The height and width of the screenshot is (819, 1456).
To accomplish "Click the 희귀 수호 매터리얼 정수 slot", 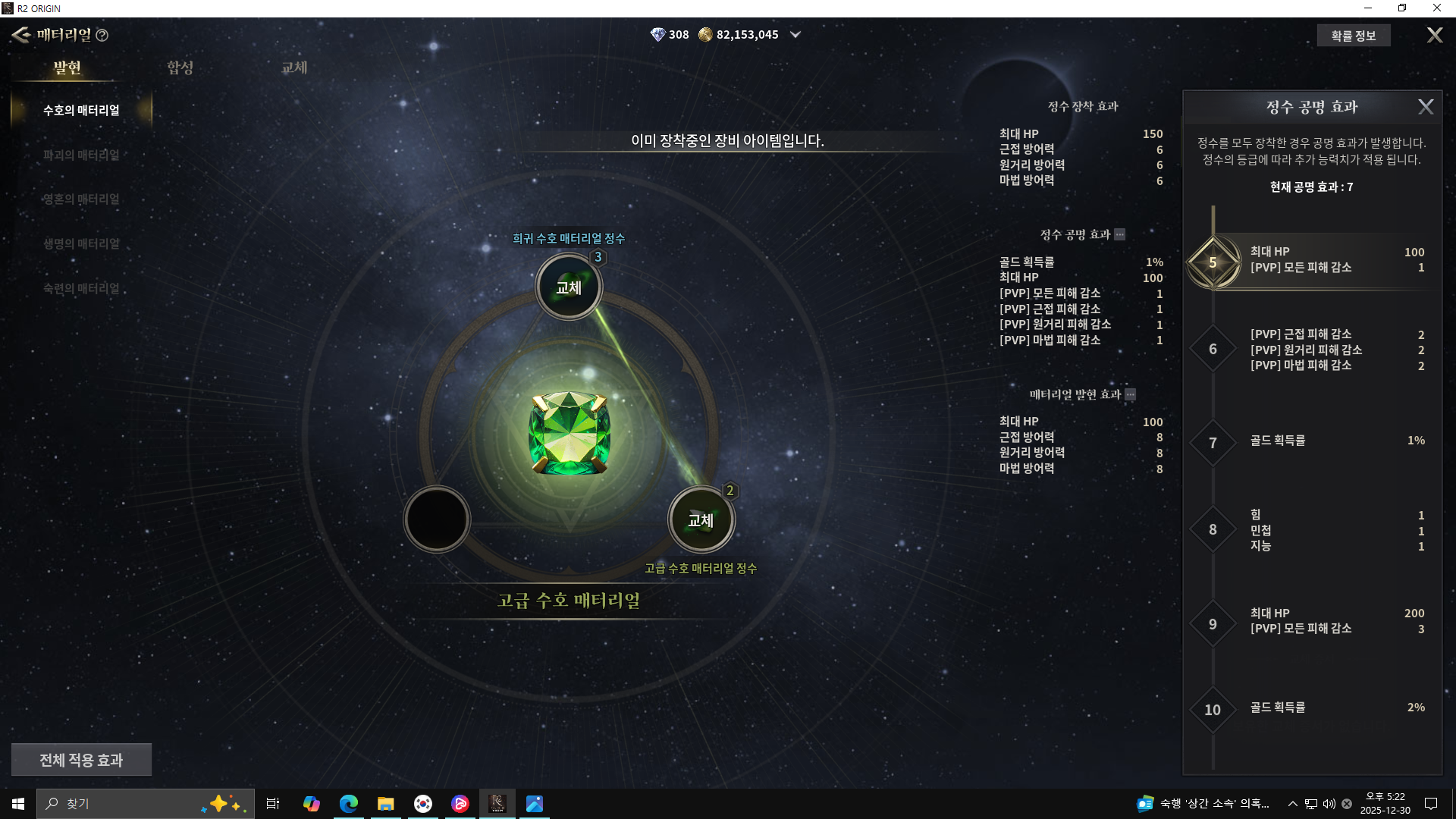I will [569, 287].
